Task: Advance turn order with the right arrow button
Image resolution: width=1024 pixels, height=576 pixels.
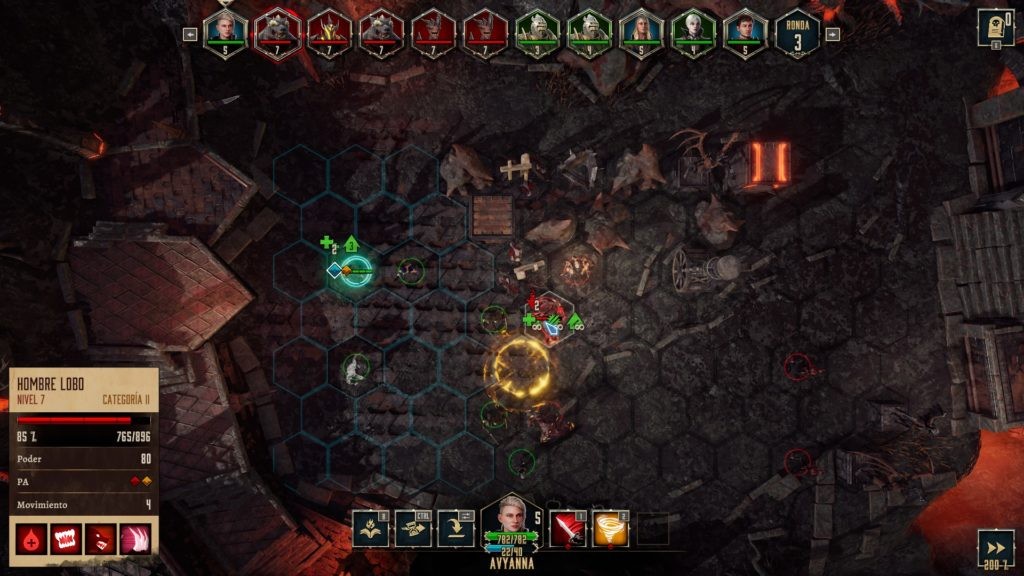Action: click(832, 34)
